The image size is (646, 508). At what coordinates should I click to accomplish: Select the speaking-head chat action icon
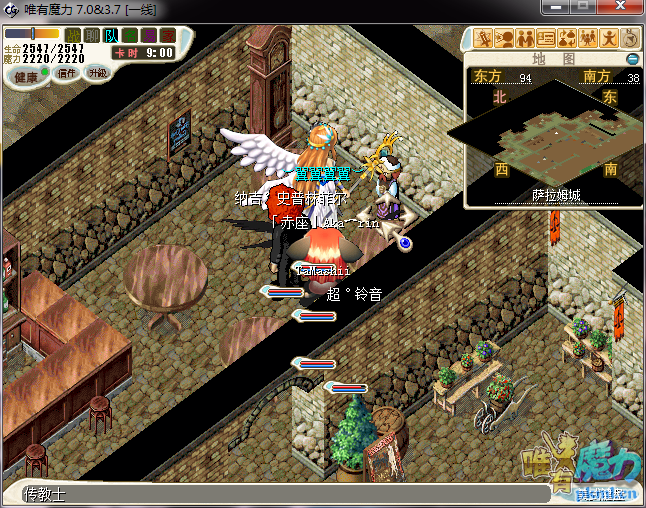[x=504, y=39]
